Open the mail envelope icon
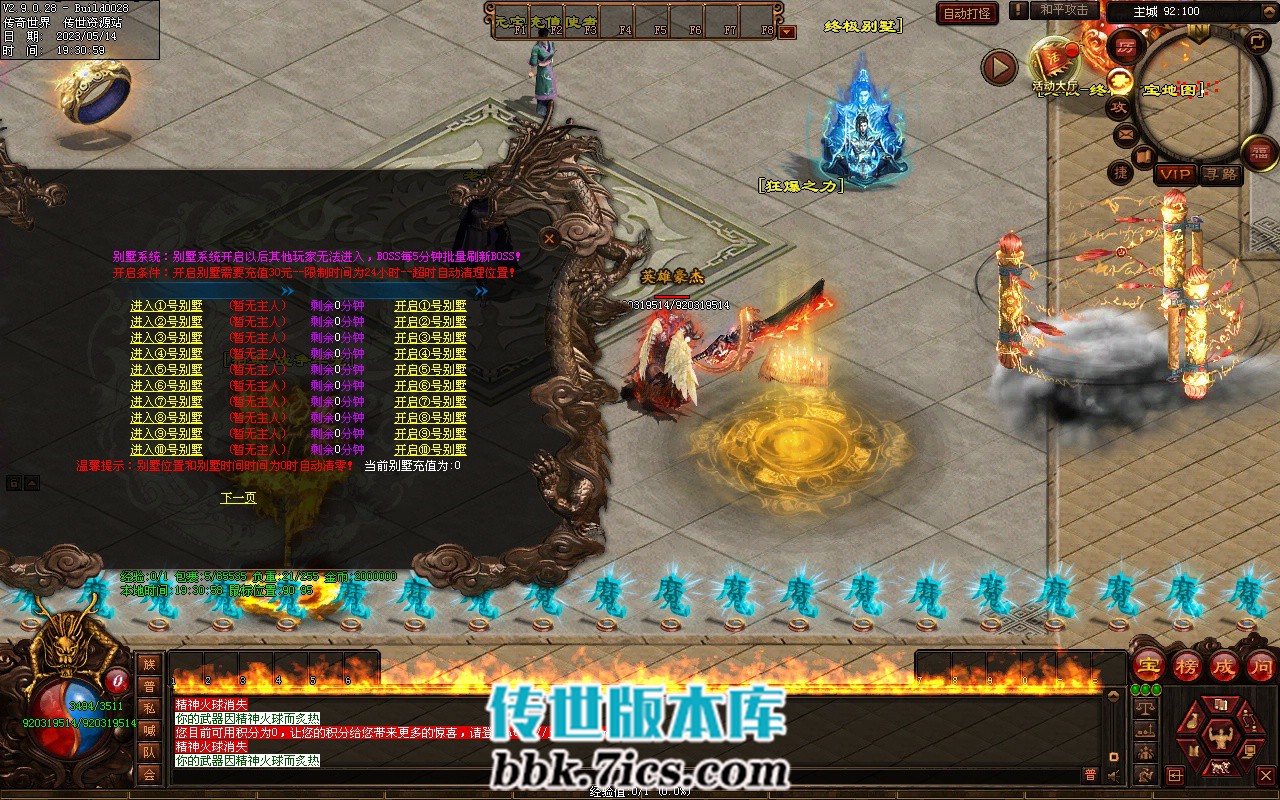The image size is (1280, 800). (x=1125, y=133)
